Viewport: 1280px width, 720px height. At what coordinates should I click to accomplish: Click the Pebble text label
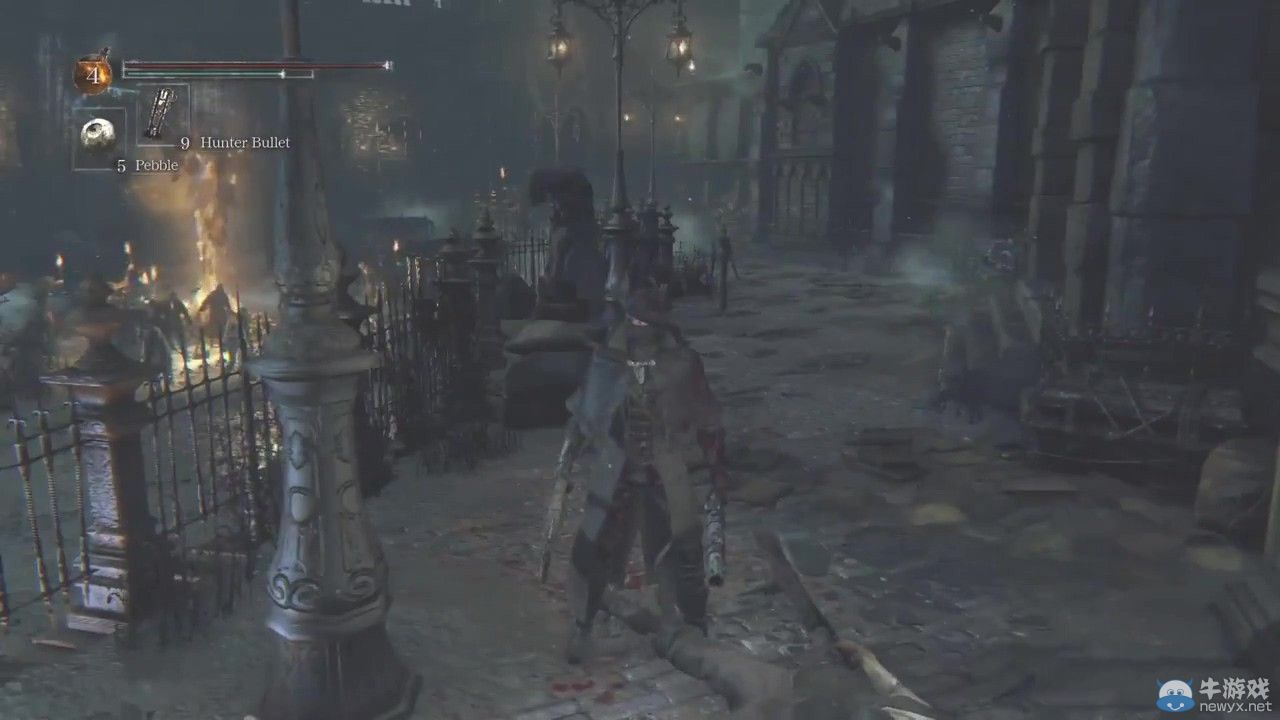[156, 164]
